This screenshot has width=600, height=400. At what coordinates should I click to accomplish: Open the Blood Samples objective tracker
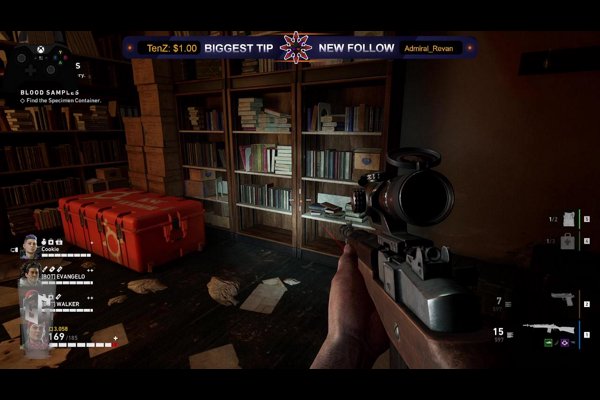(52, 93)
